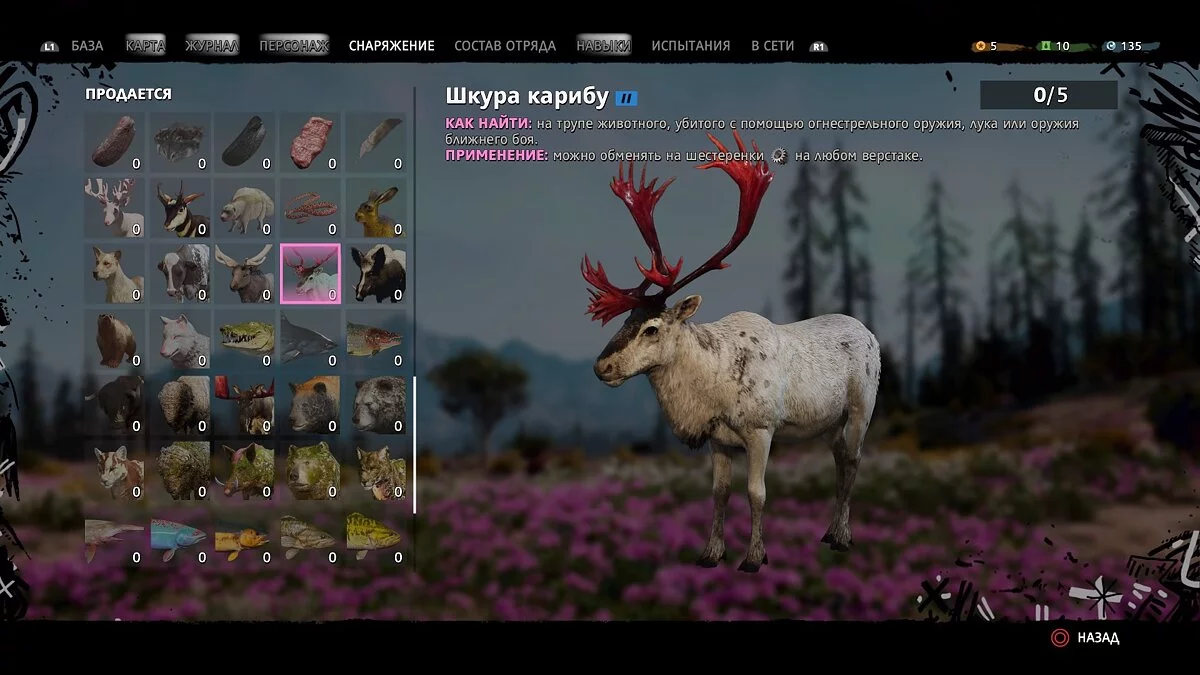Screen dimensions: 1200x675
Task: Pick the coiled red snake slot
Action: 310,207
